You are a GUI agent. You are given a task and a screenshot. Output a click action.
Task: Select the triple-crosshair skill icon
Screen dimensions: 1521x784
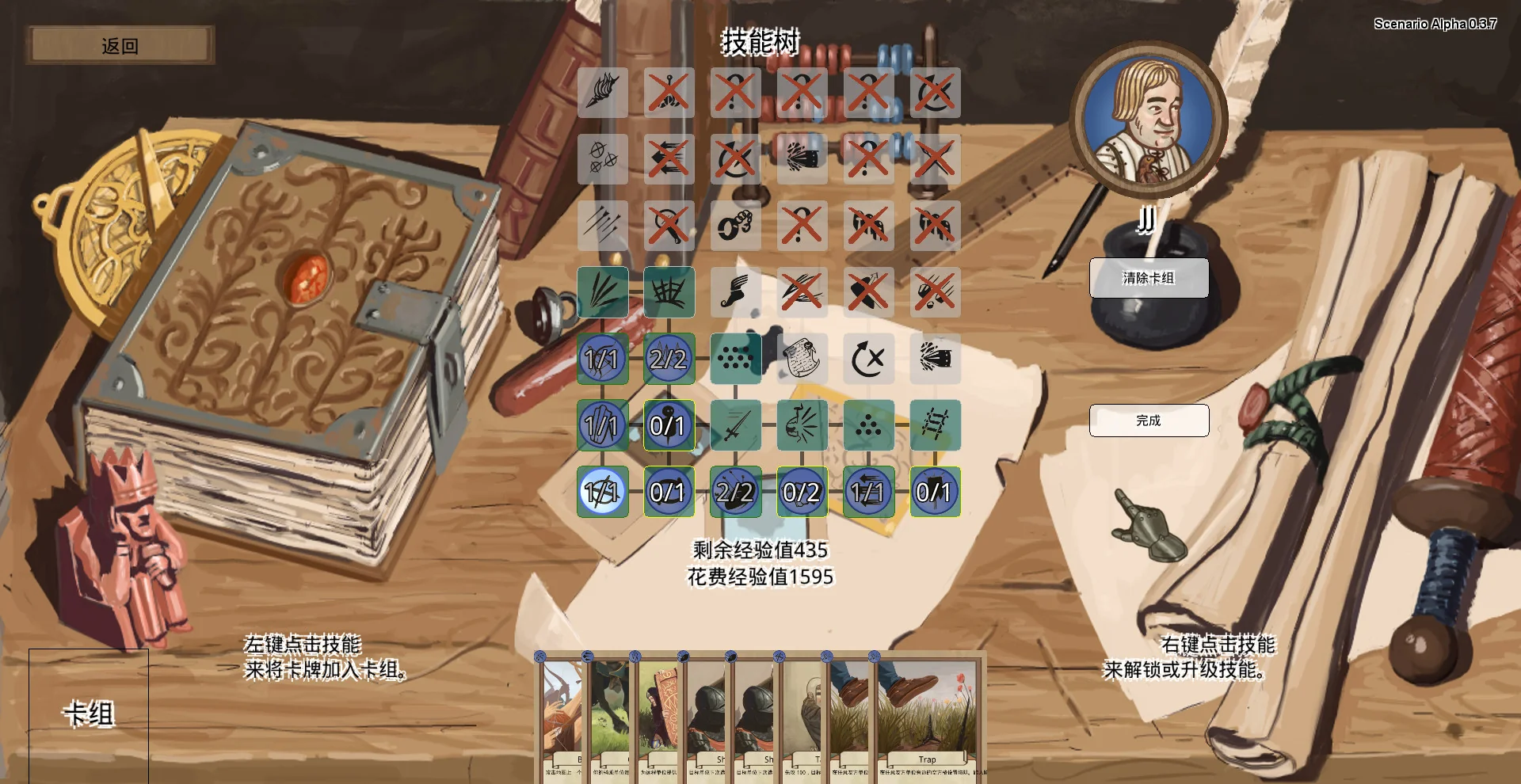click(x=602, y=158)
